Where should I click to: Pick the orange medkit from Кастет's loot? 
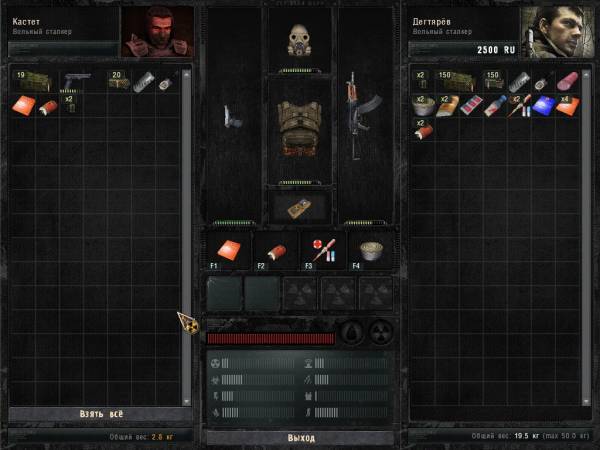pyautogui.click(x=24, y=103)
